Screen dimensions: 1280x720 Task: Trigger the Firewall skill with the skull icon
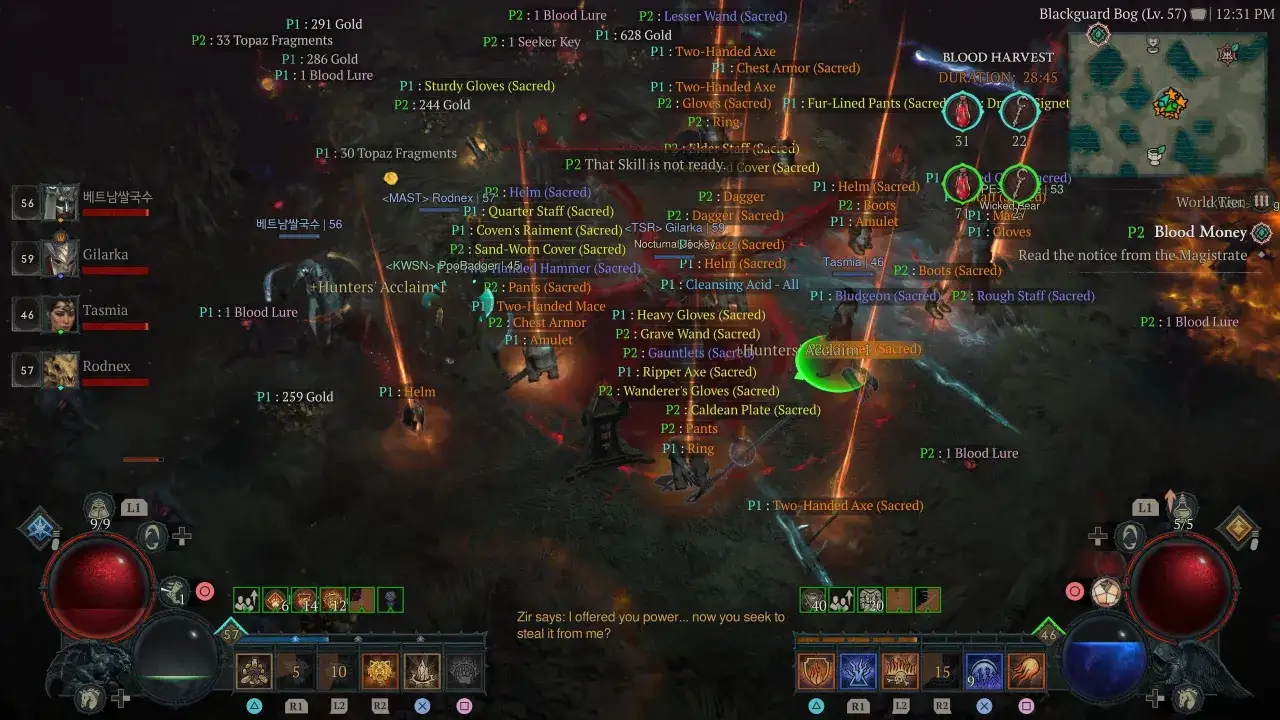[x=900, y=670]
